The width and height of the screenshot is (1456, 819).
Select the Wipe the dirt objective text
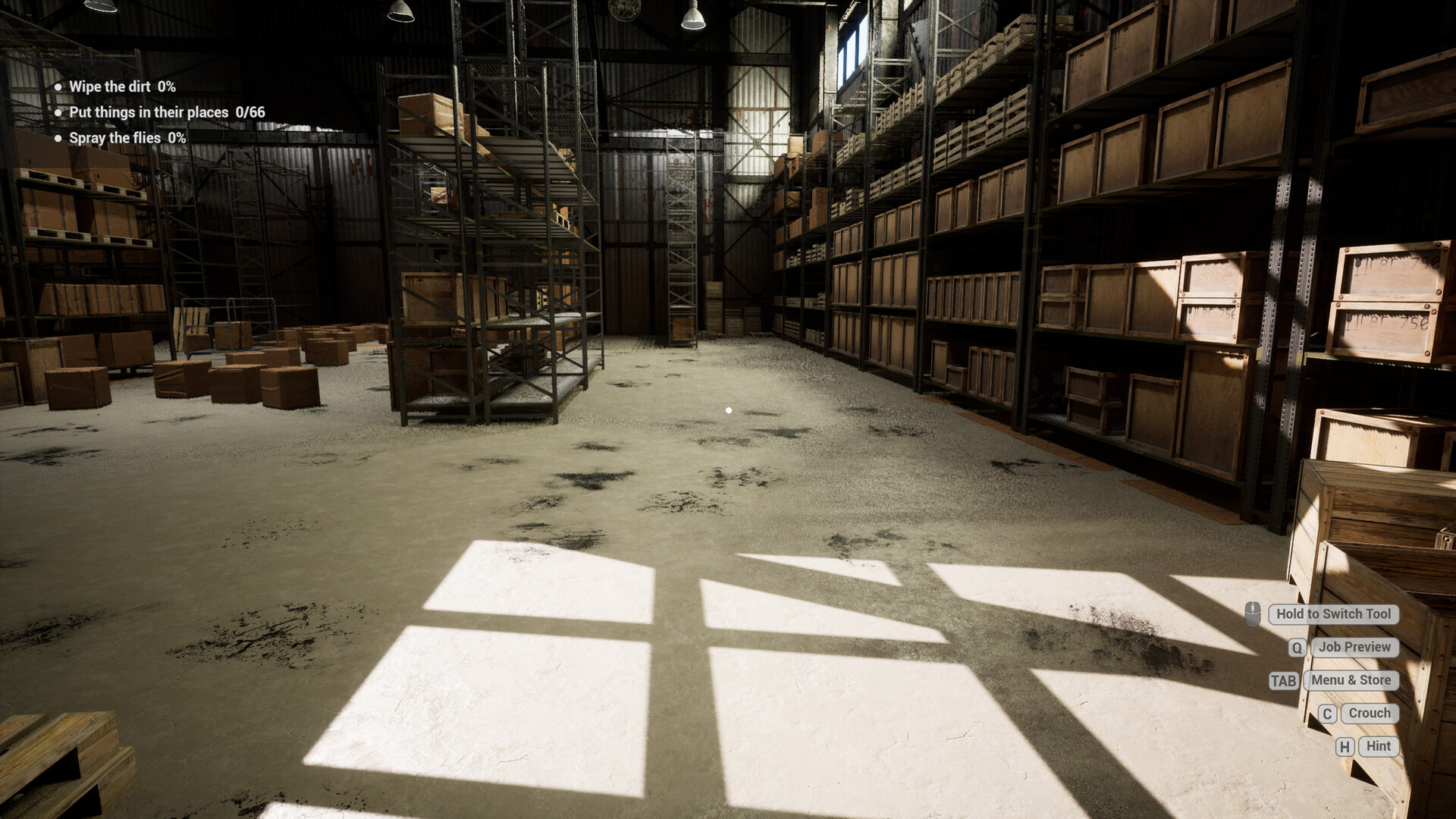108,86
